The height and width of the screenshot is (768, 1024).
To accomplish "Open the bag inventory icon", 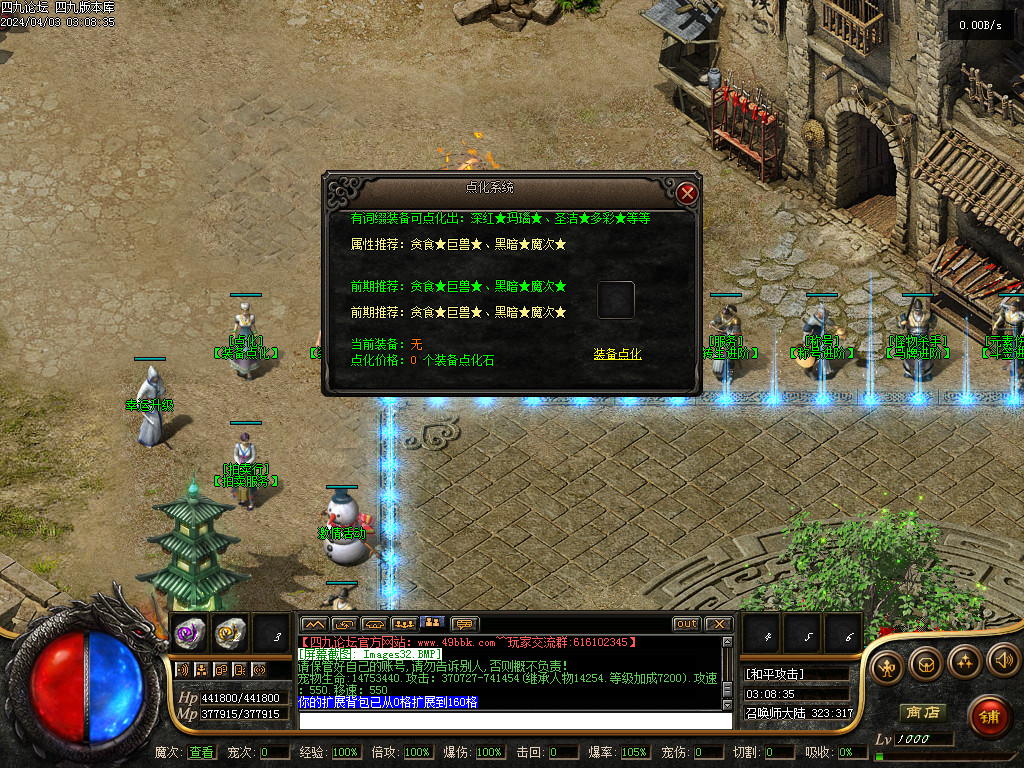I will click(x=925, y=662).
